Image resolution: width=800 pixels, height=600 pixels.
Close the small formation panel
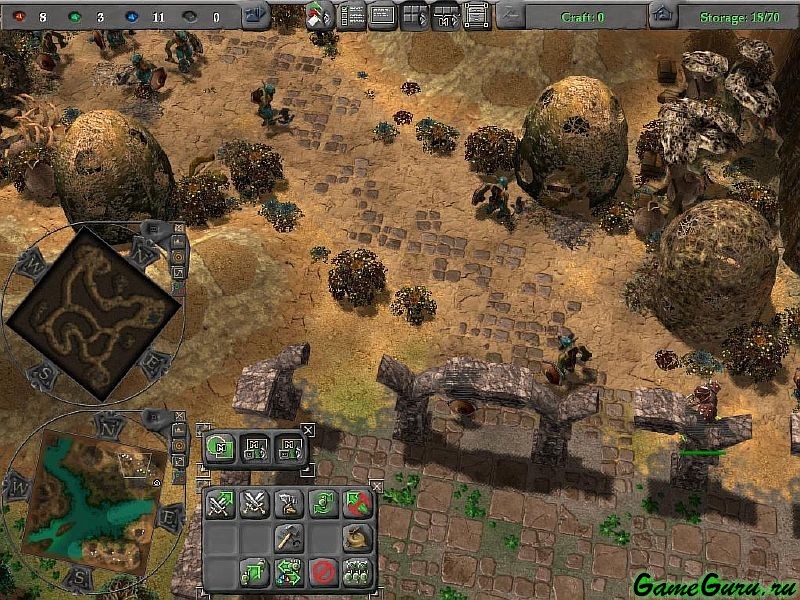(x=308, y=430)
